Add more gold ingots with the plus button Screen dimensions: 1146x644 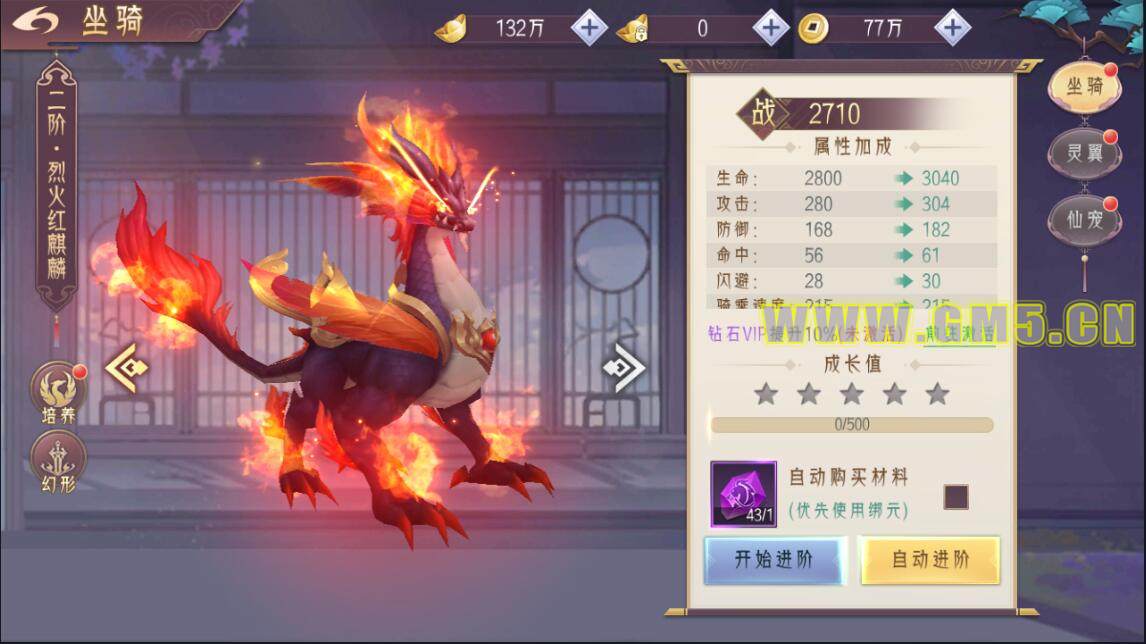[589, 28]
